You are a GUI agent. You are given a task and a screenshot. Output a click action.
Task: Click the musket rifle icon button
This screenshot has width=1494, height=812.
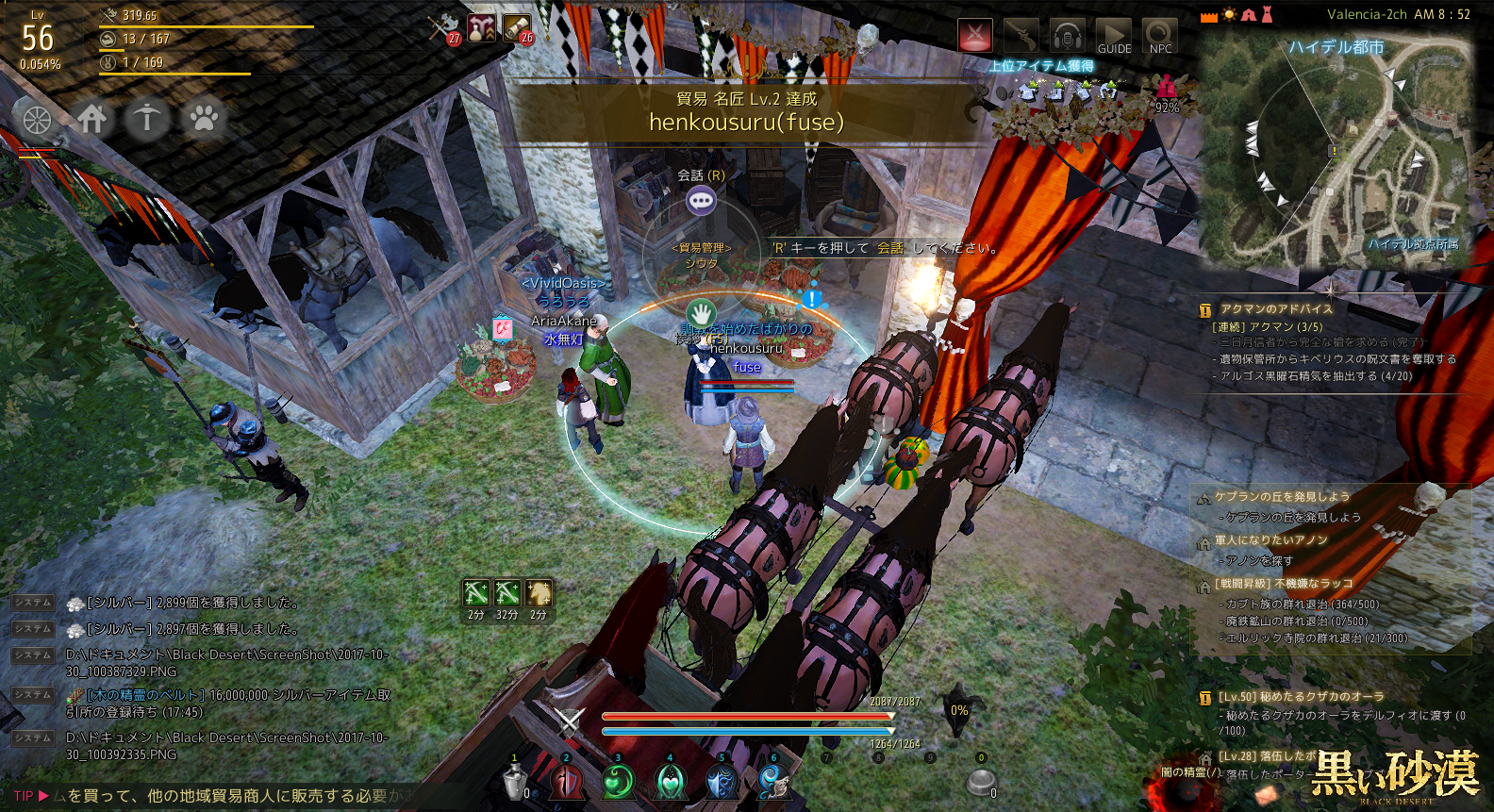[1021, 37]
